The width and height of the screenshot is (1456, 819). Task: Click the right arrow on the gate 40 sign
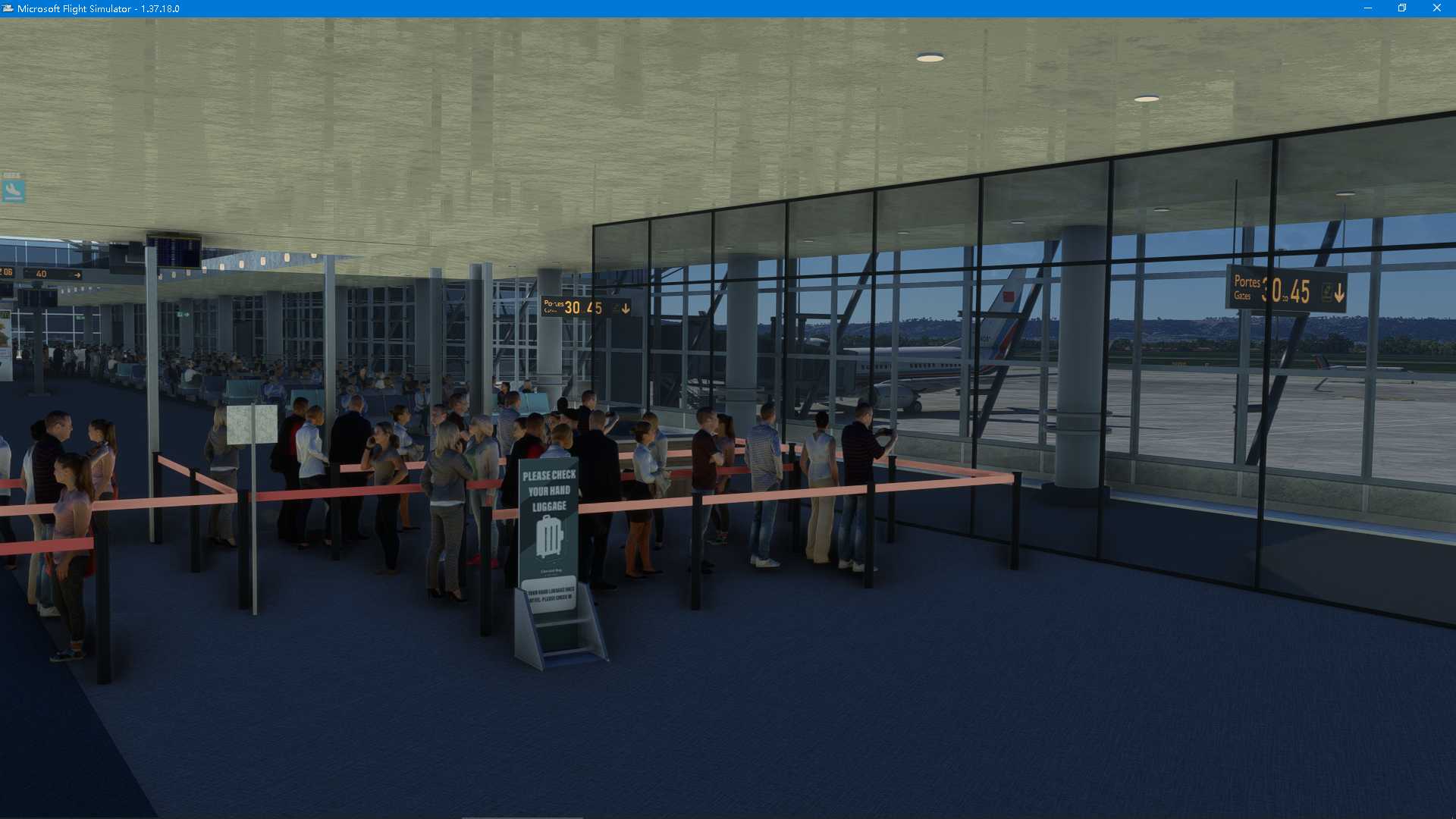click(77, 275)
